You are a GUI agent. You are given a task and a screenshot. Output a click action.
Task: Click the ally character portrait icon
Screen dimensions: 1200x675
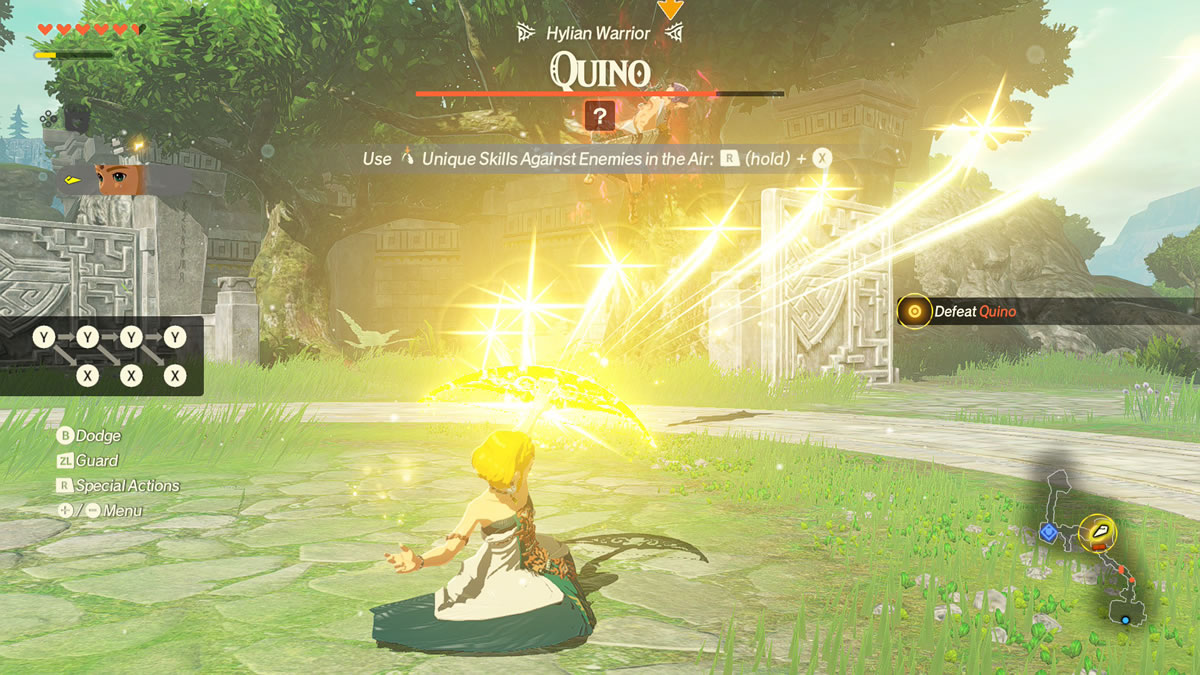pyautogui.click(x=120, y=180)
